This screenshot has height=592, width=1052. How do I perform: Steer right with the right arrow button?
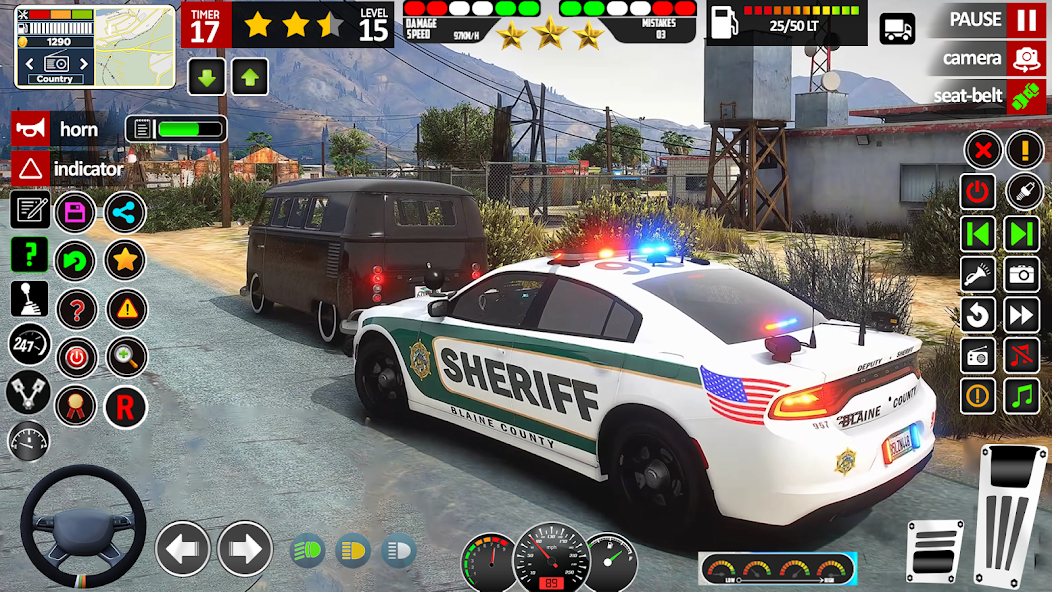245,549
